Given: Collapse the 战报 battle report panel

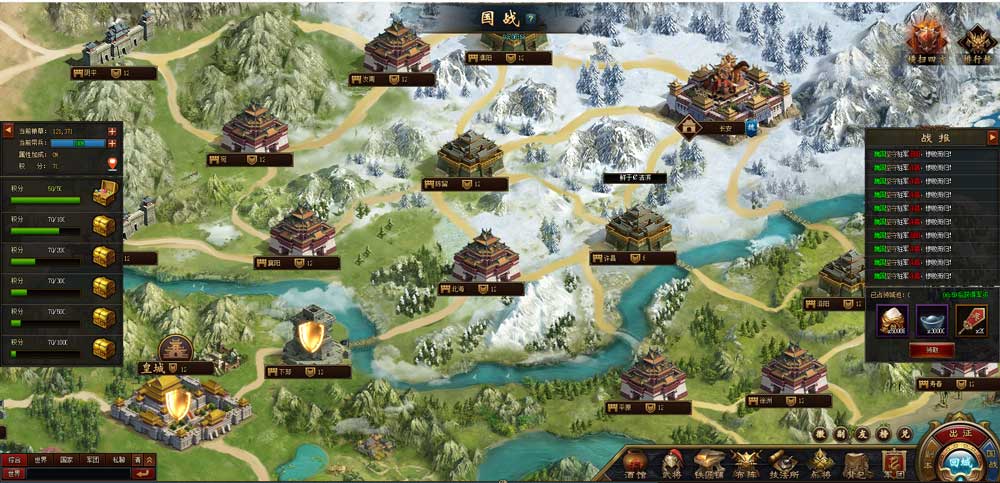Looking at the screenshot, I should coord(992,137).
